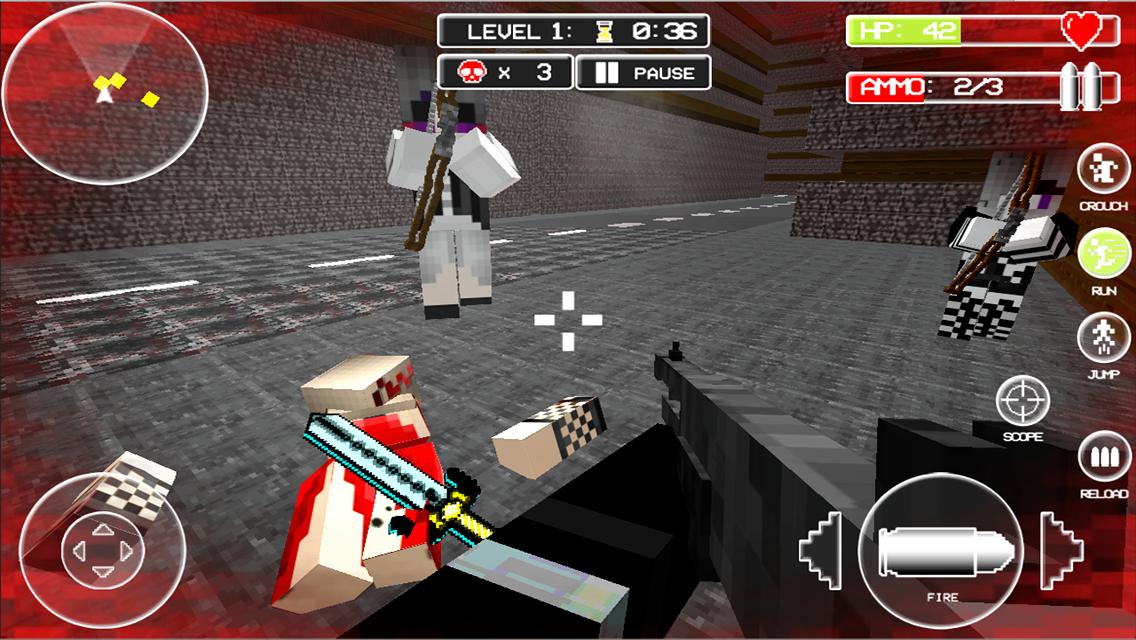Viewport: 1136px width, 640px height.
Task: Fire the weapon with the bullet button
Action: pos(940,550)
